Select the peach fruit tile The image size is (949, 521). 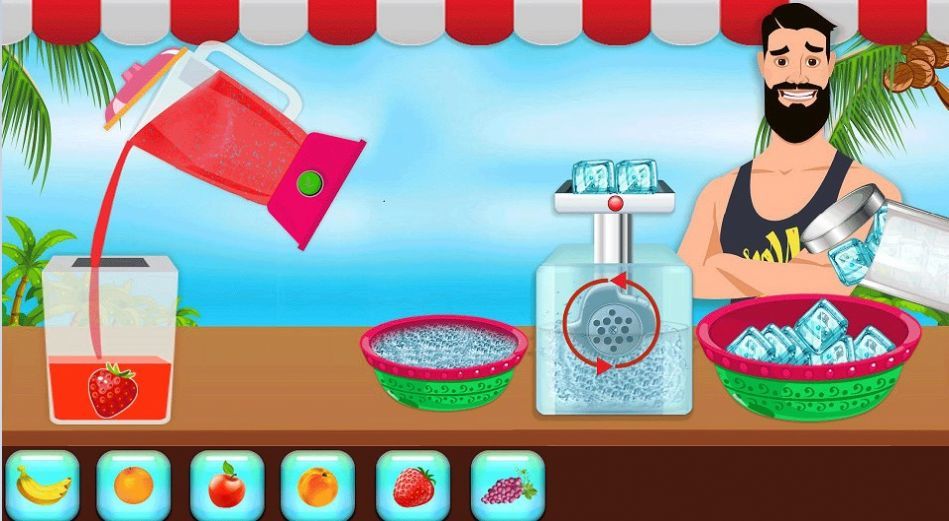(318, 486)
